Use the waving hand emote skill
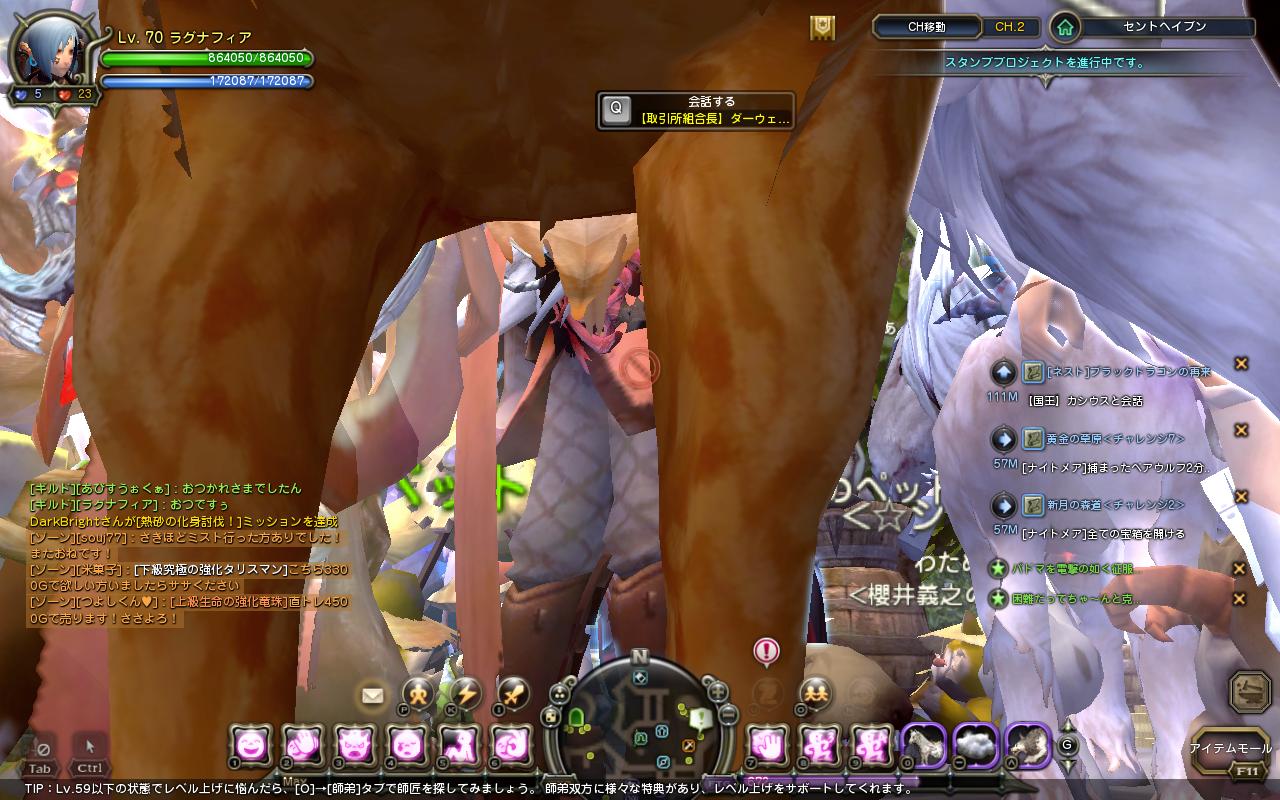The height and width of the screenshot is (800, 1280). click(x=302, y=744)
